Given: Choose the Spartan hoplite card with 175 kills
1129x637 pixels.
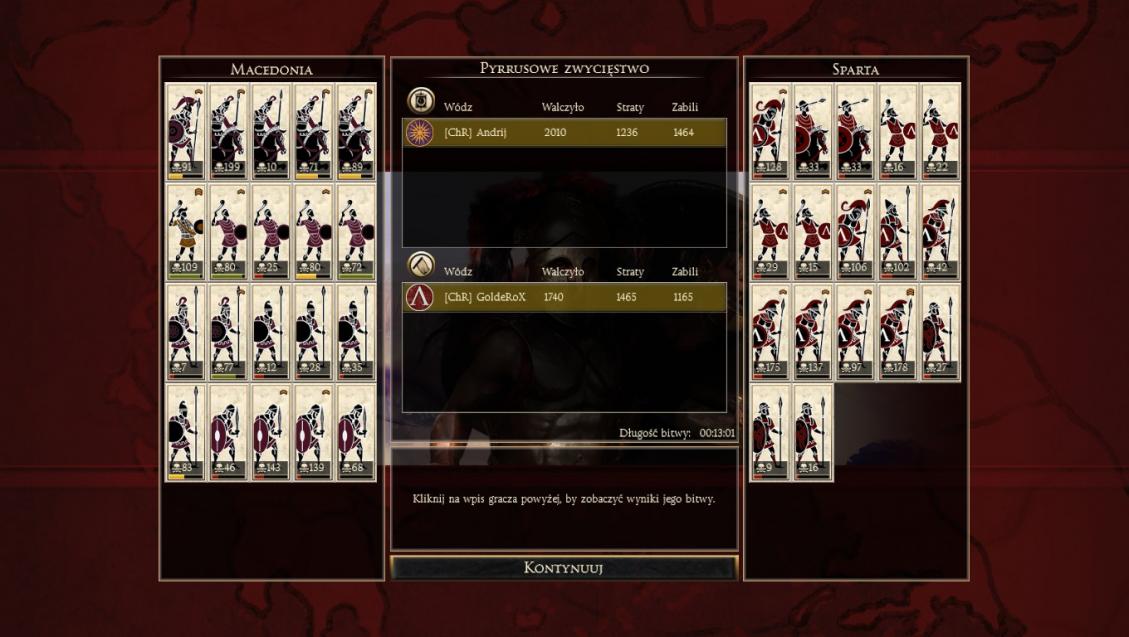Looking at the screenshot, I should pyautogui.click(x=771, y=332).
